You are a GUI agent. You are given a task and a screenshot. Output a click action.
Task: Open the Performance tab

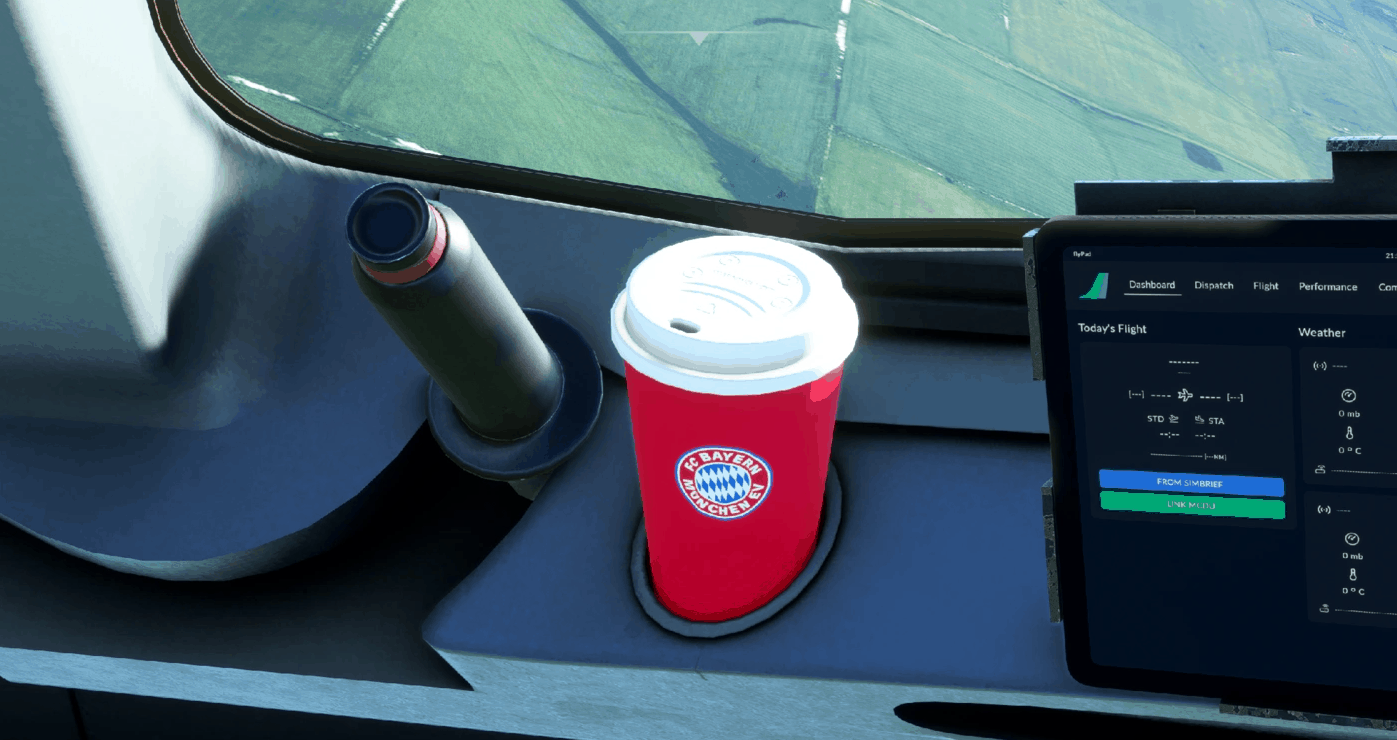[1328, 286]
